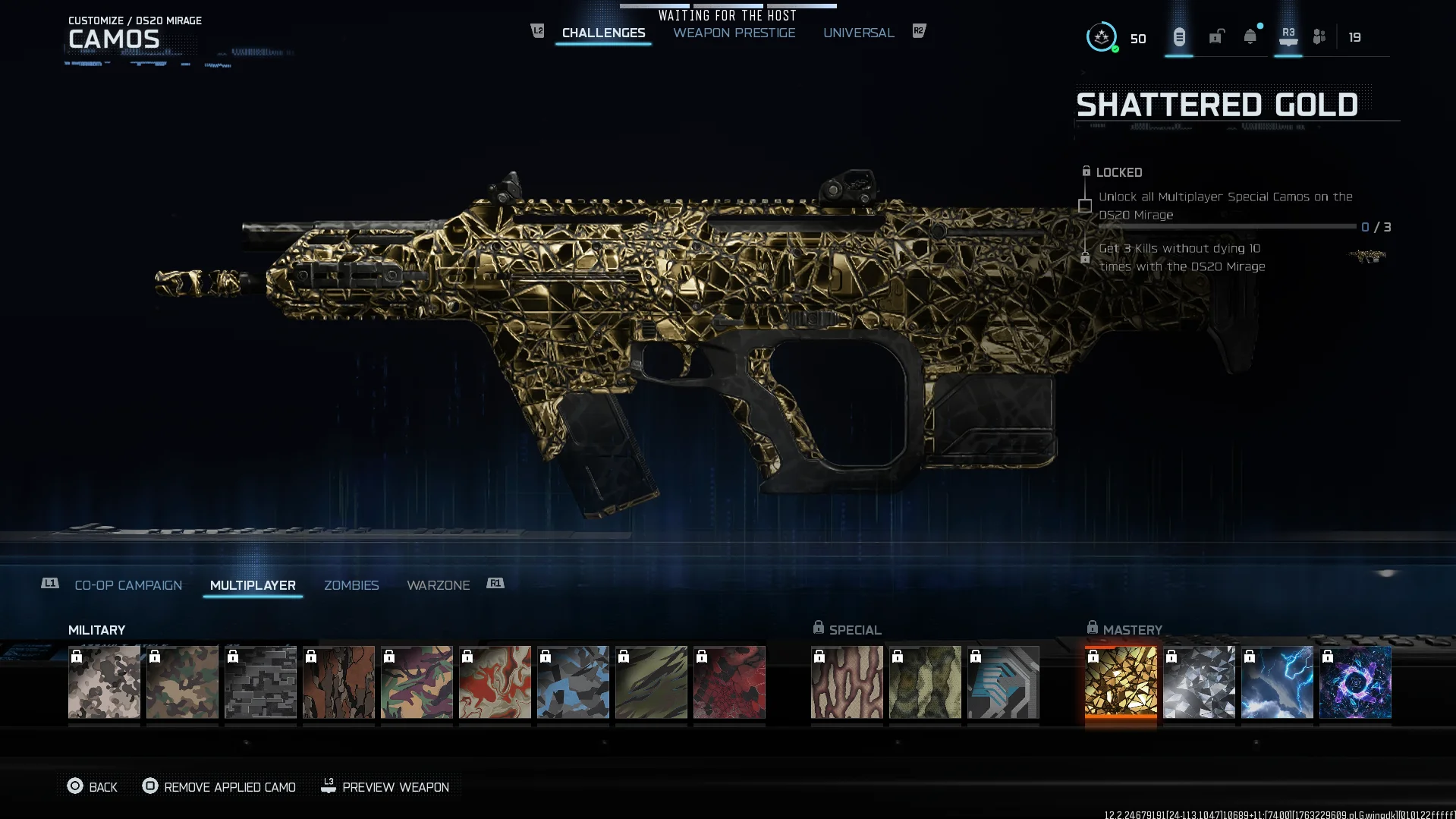This screenshot has width=1456, height=819.
Task: Click the battery status icon in header
Action: [1178, 36]
